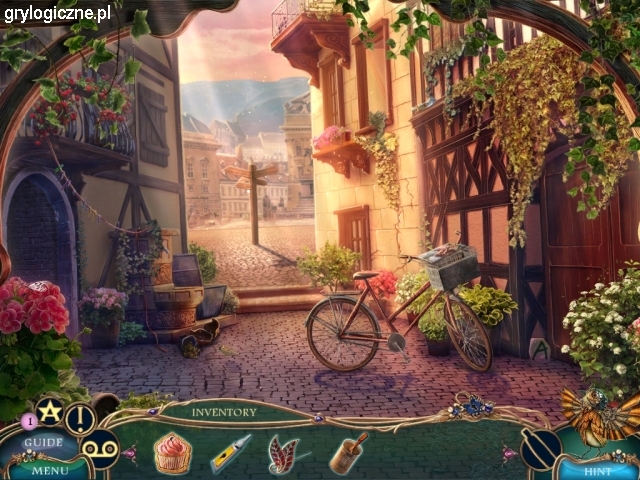Image resolution: width=640 pixels, height=480 pixels.
Task: Use the Hint button
Action: 598,468
